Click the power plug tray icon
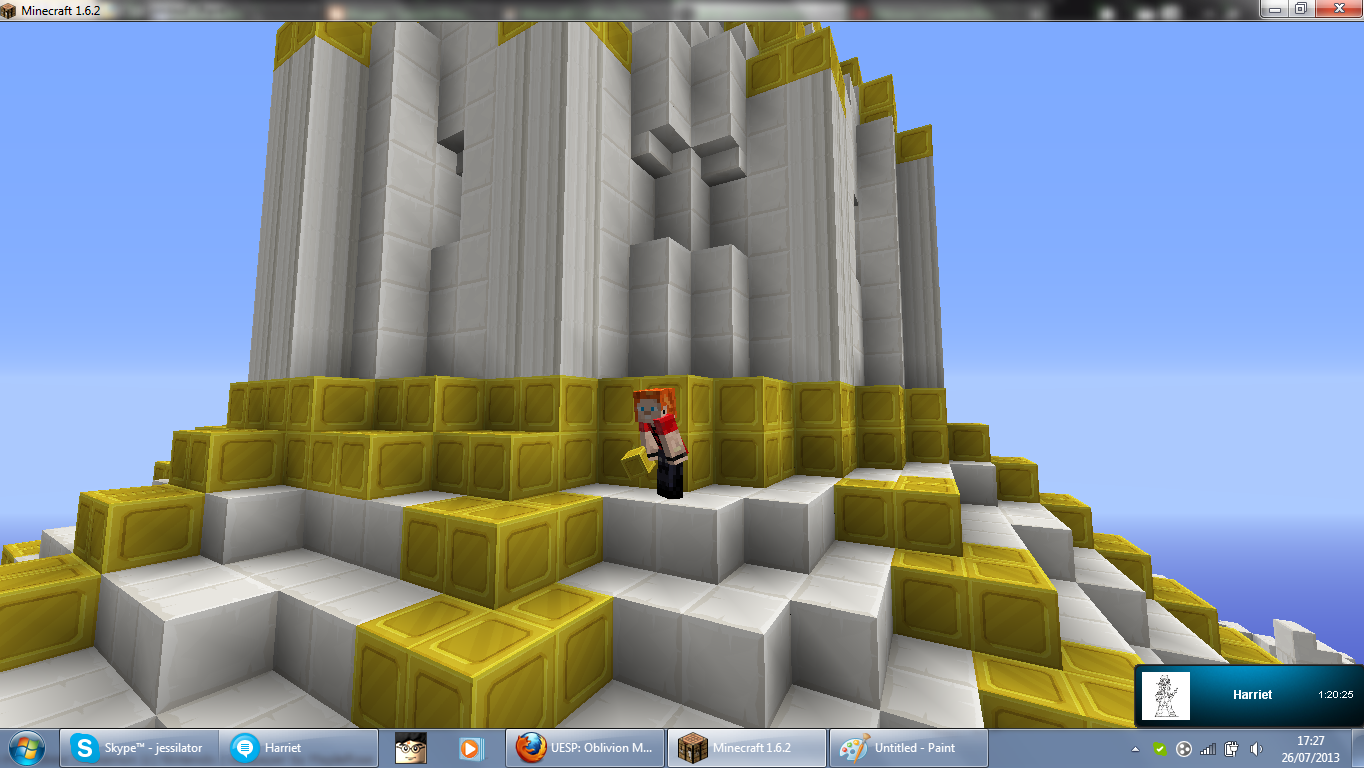Screen dimensions: 1364x772 (x=1232, y=747)
